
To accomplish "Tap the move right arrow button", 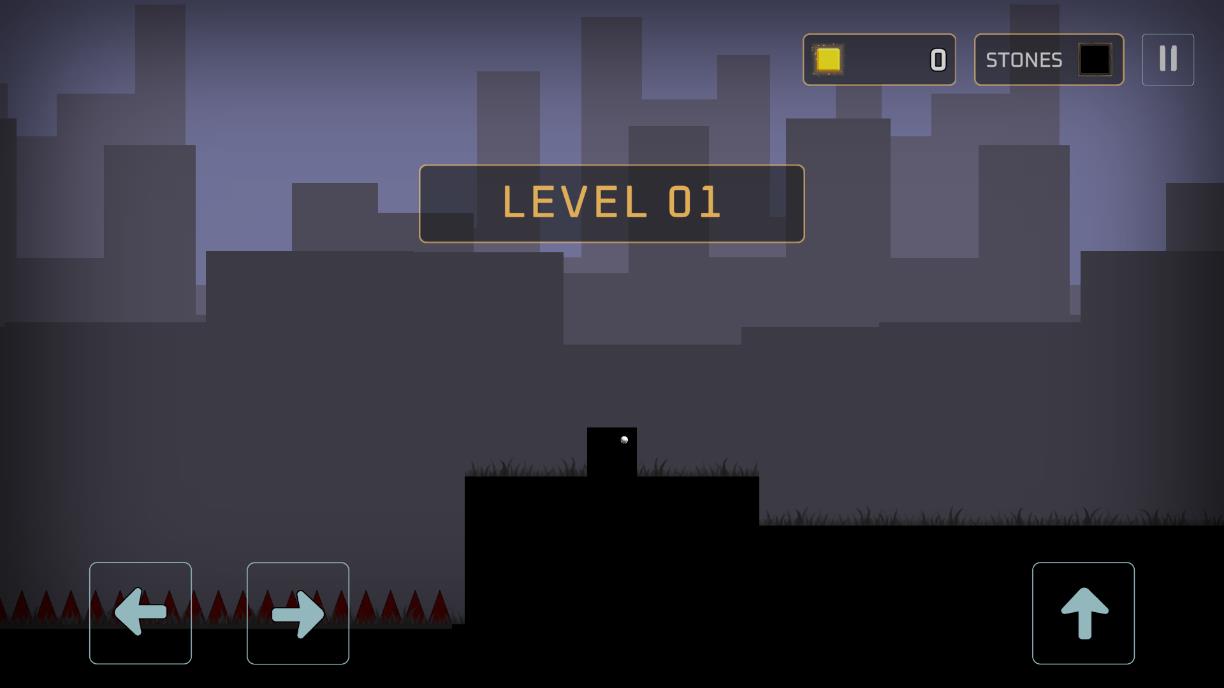I will click(298, 613).
